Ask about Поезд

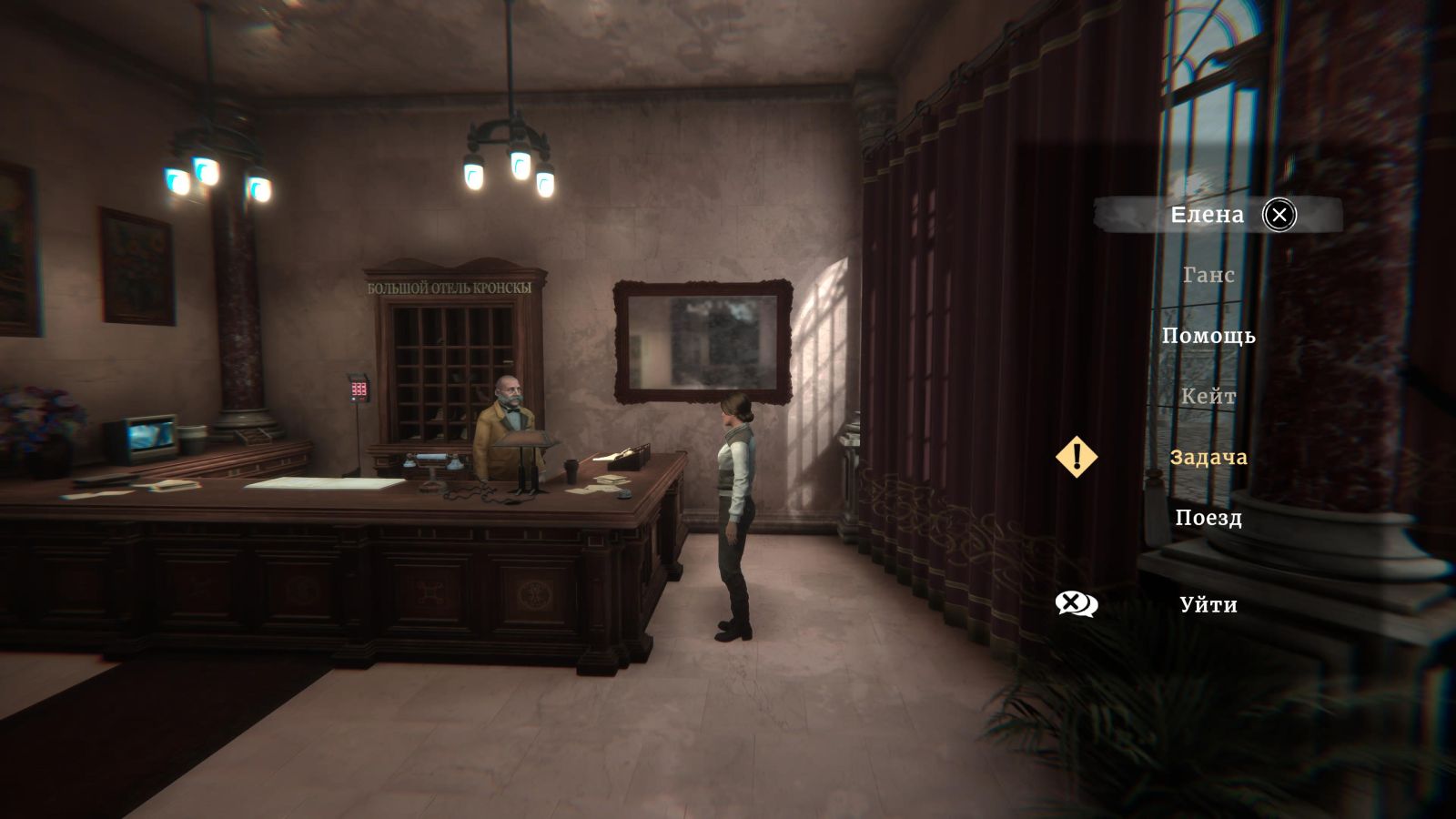(1208, 518)
